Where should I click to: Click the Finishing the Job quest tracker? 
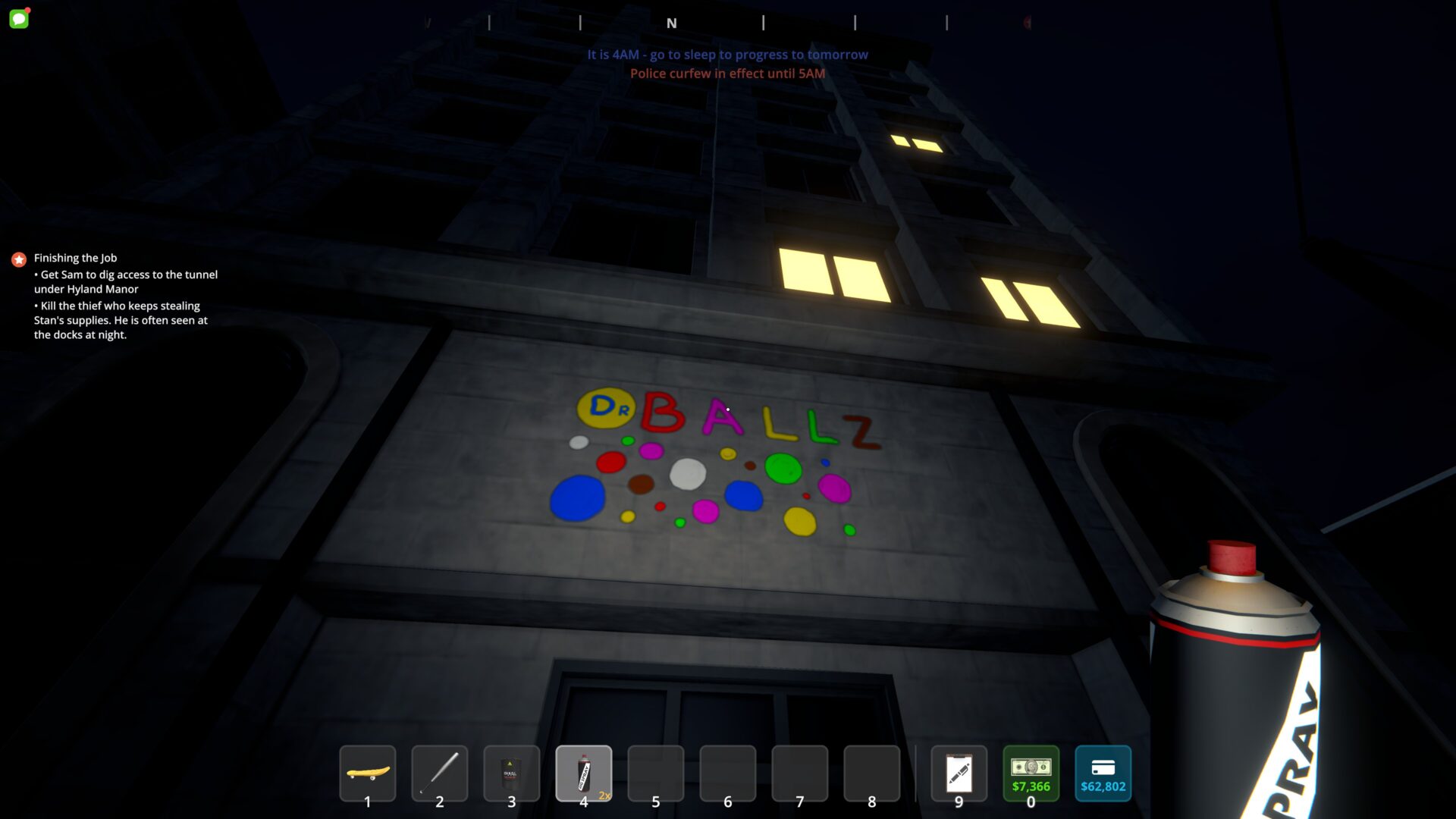click(75, 258)
